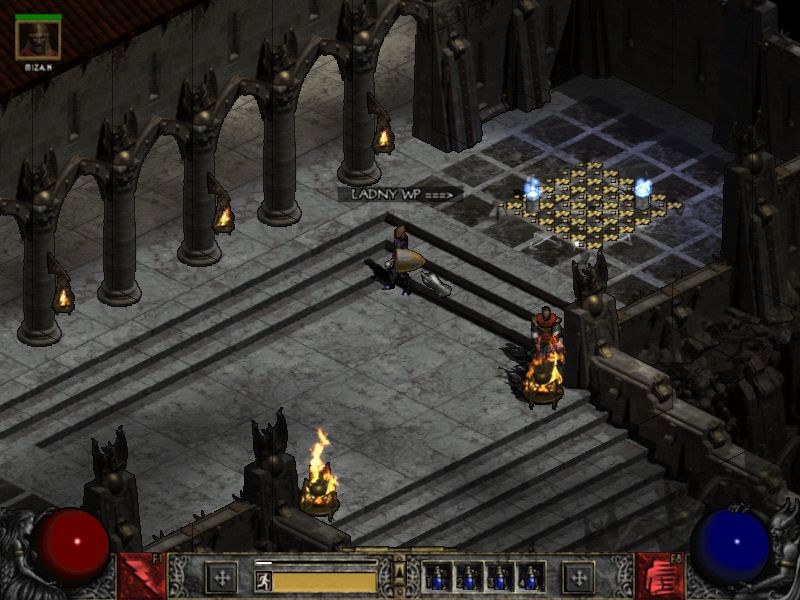Toggle run/walk with the running man icon
This screenshot has width=800, height=600.
click(264, 580)
